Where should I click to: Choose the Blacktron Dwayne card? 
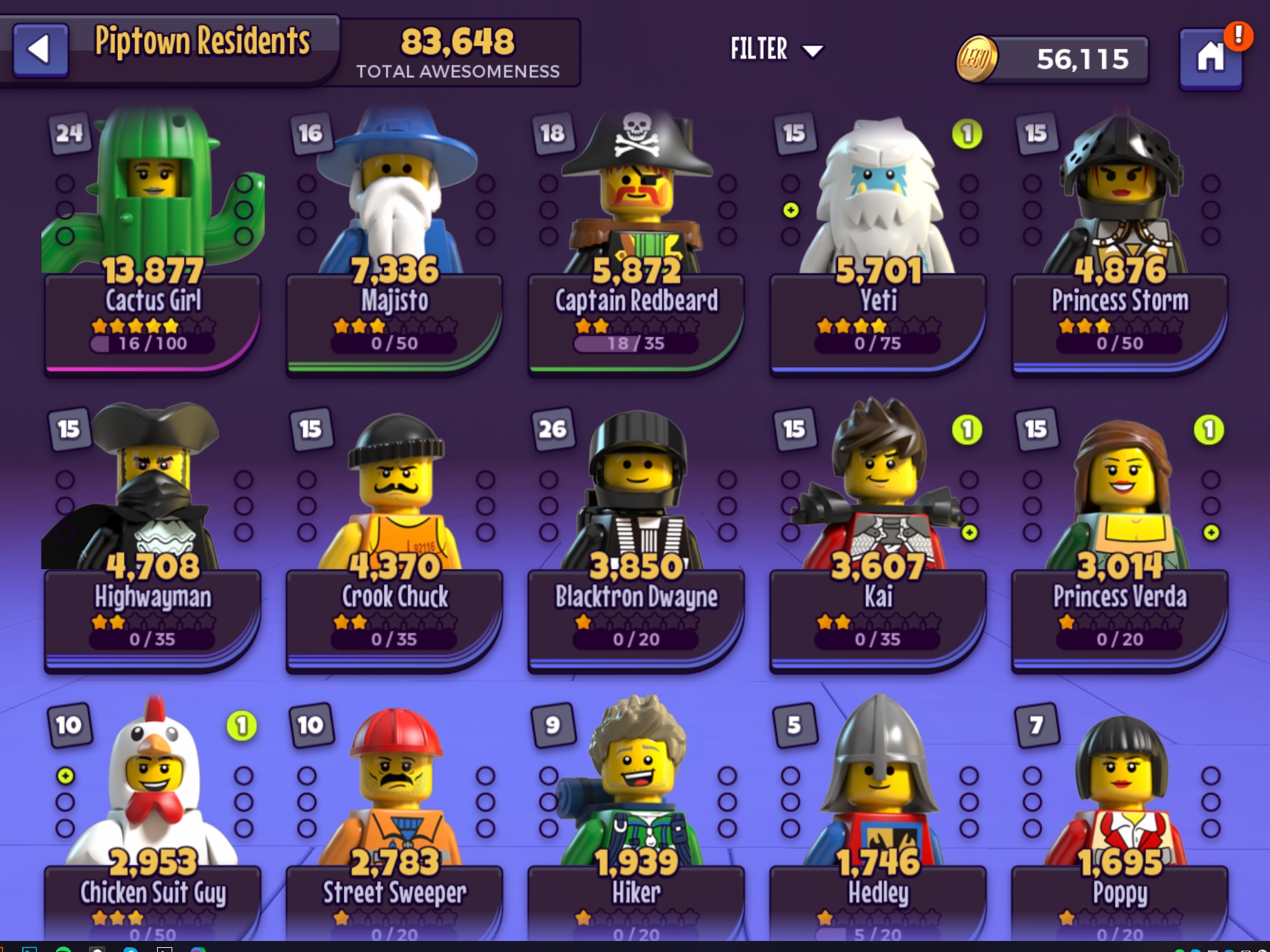click(636, 537)
